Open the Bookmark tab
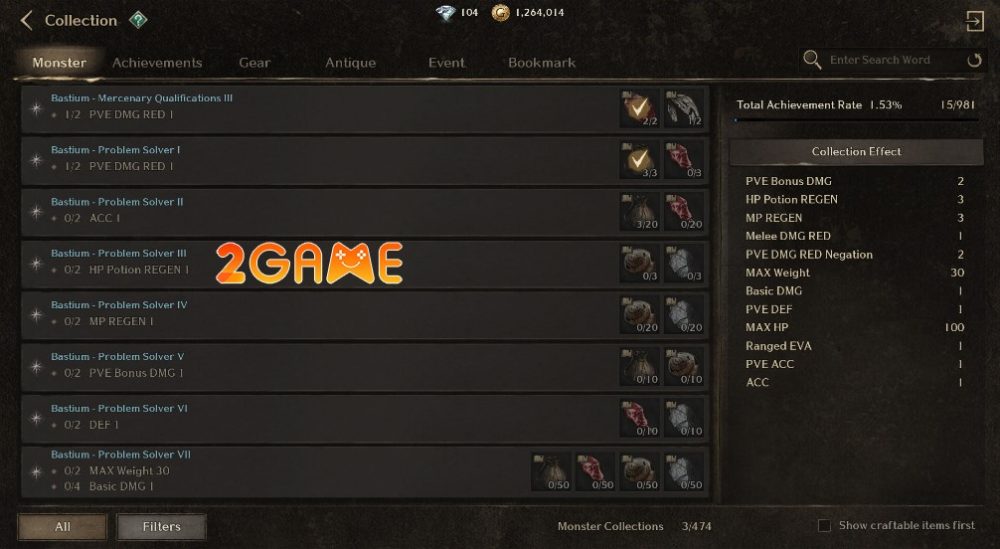The height and width of the screenshot is (549, 1000). (x=541, y=62)
